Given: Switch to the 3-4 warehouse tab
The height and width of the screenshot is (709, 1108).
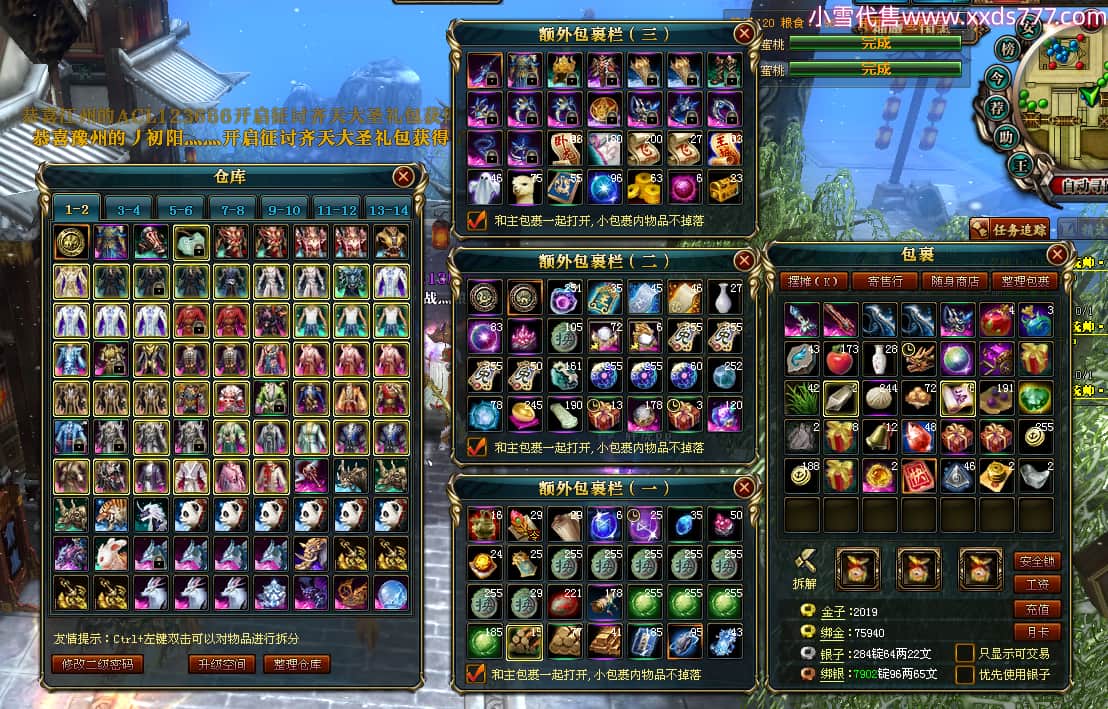Looking at the screenshot, I should pyautogui.click(x=129, y=210).
